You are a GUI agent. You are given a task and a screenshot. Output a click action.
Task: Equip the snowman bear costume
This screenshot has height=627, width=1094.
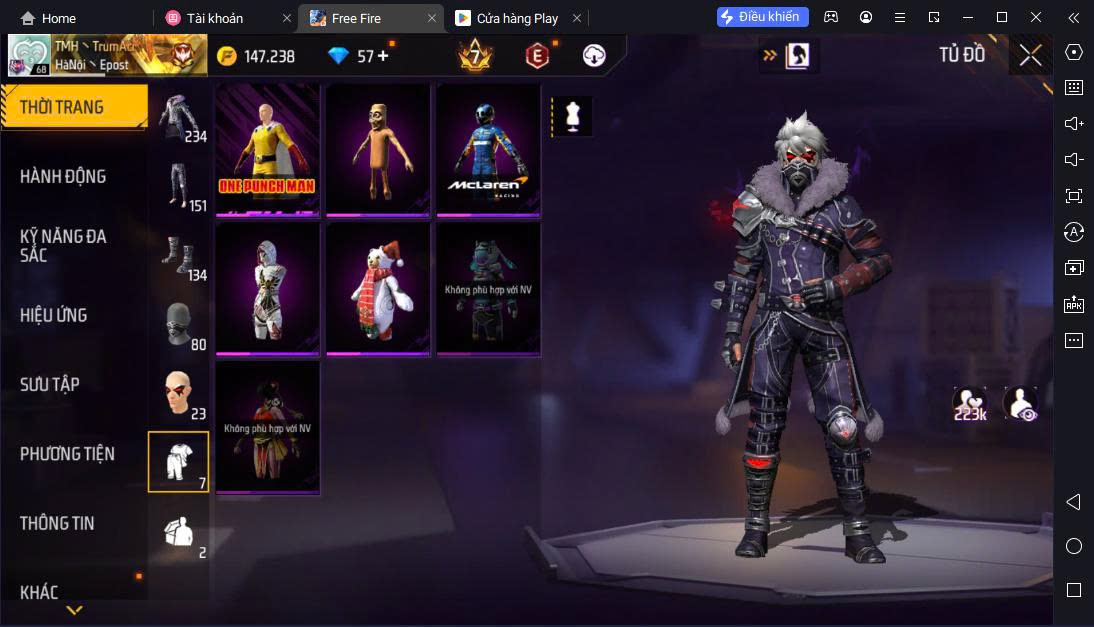pyautogui.click(x=377, y=288)
